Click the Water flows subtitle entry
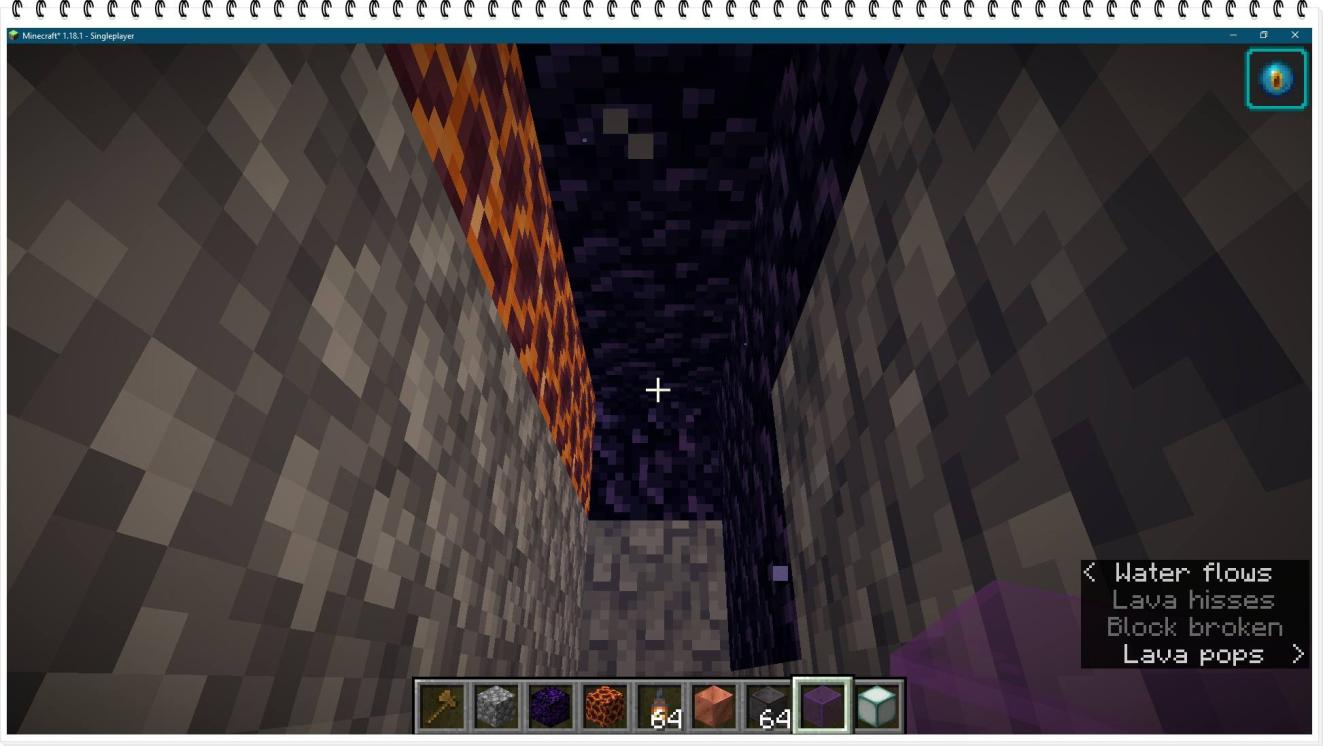The width and height of the screenshot is (1323, 746). pos(1193,573)
